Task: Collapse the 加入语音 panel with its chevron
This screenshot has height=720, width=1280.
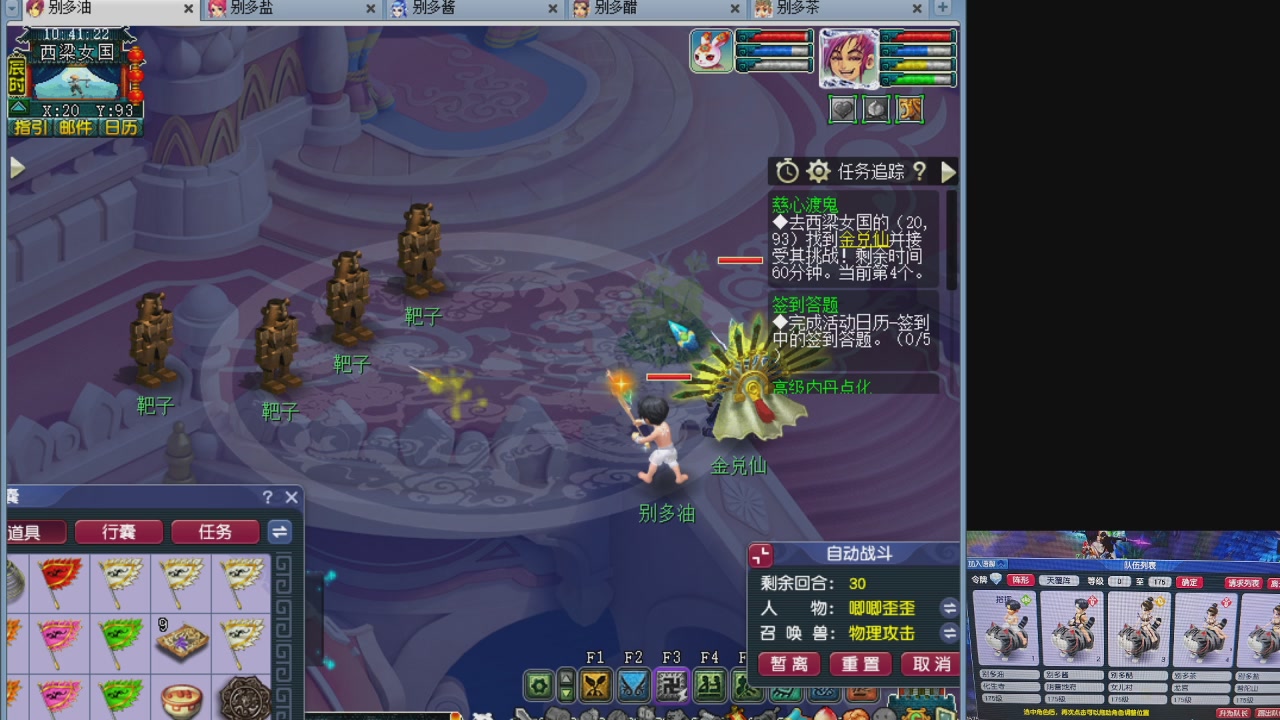Action: [1001, 563]
